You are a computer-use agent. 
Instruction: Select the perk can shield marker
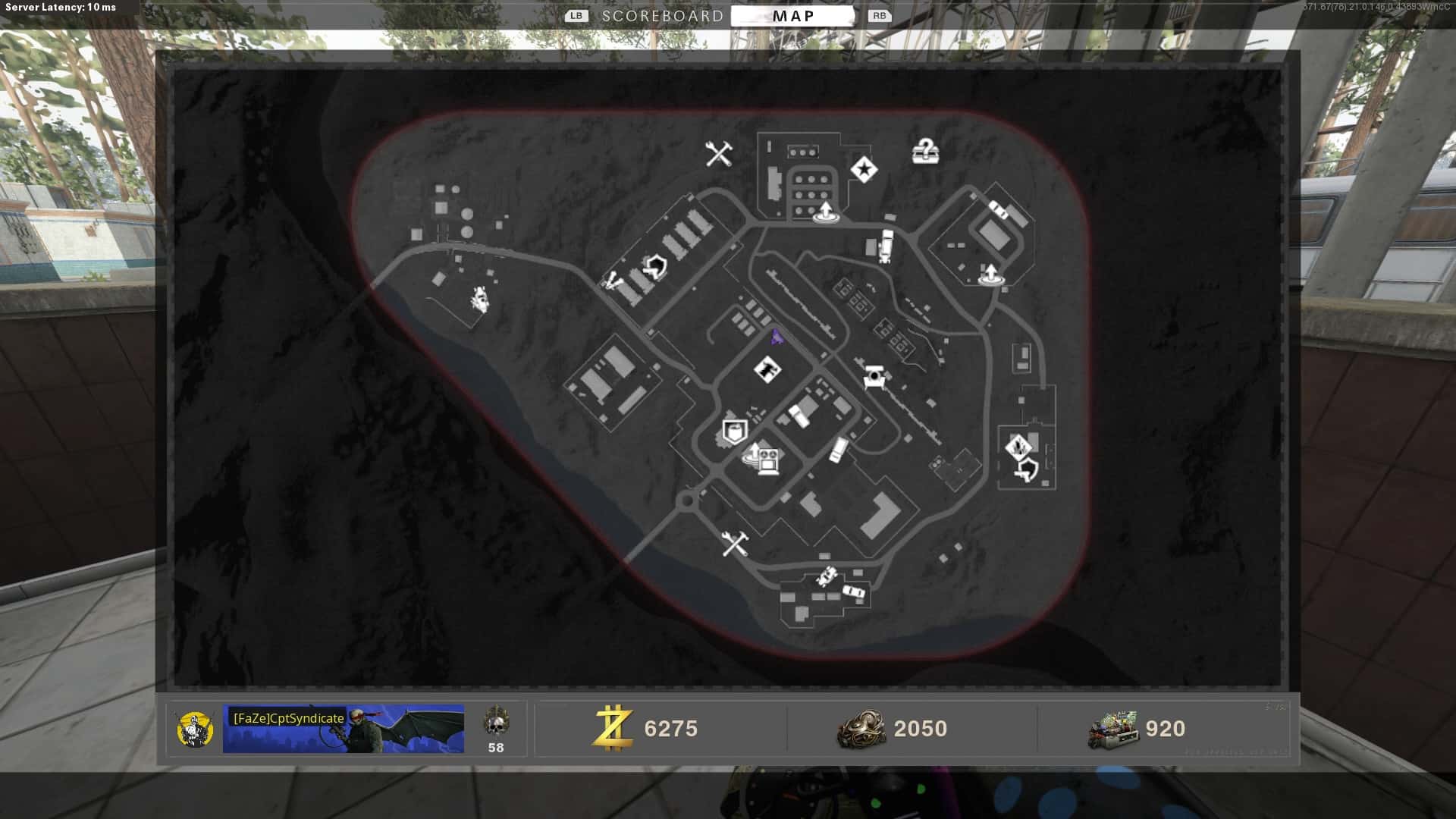(x=733, y=432)
